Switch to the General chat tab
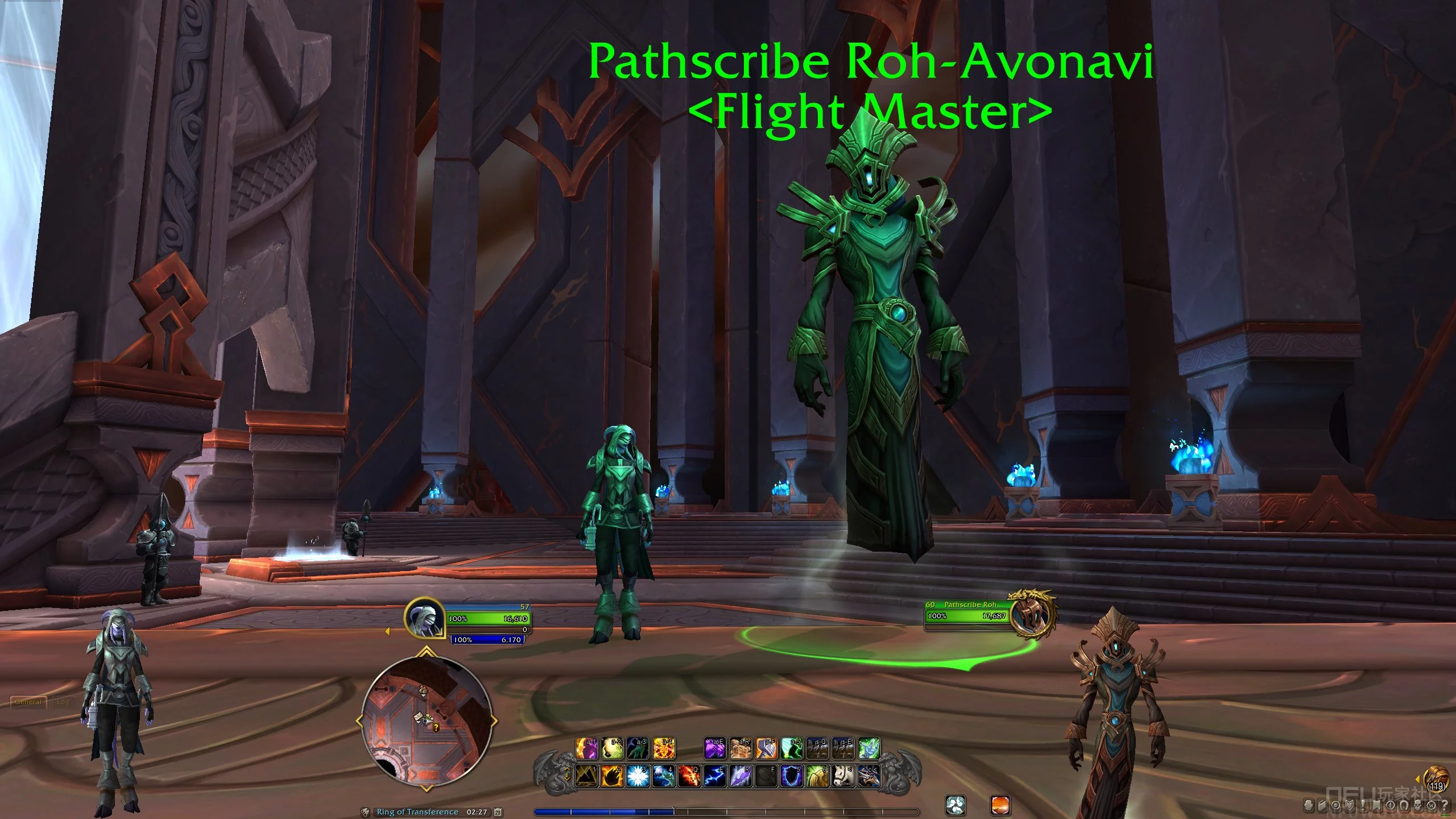This screenshot has height=819, width=1456. tap(28, 702)
